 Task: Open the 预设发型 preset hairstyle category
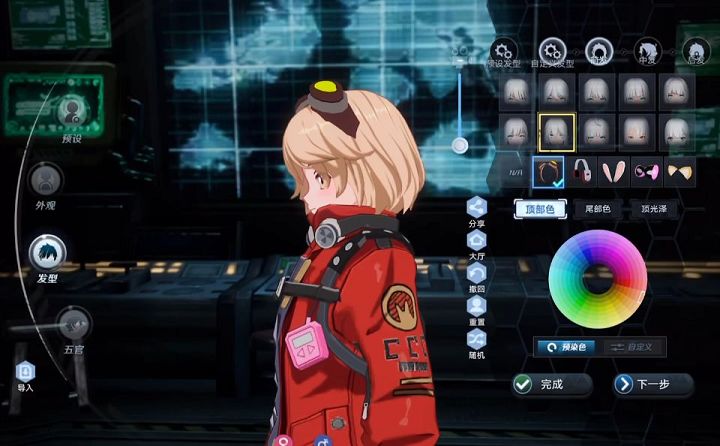coord(504,50)
